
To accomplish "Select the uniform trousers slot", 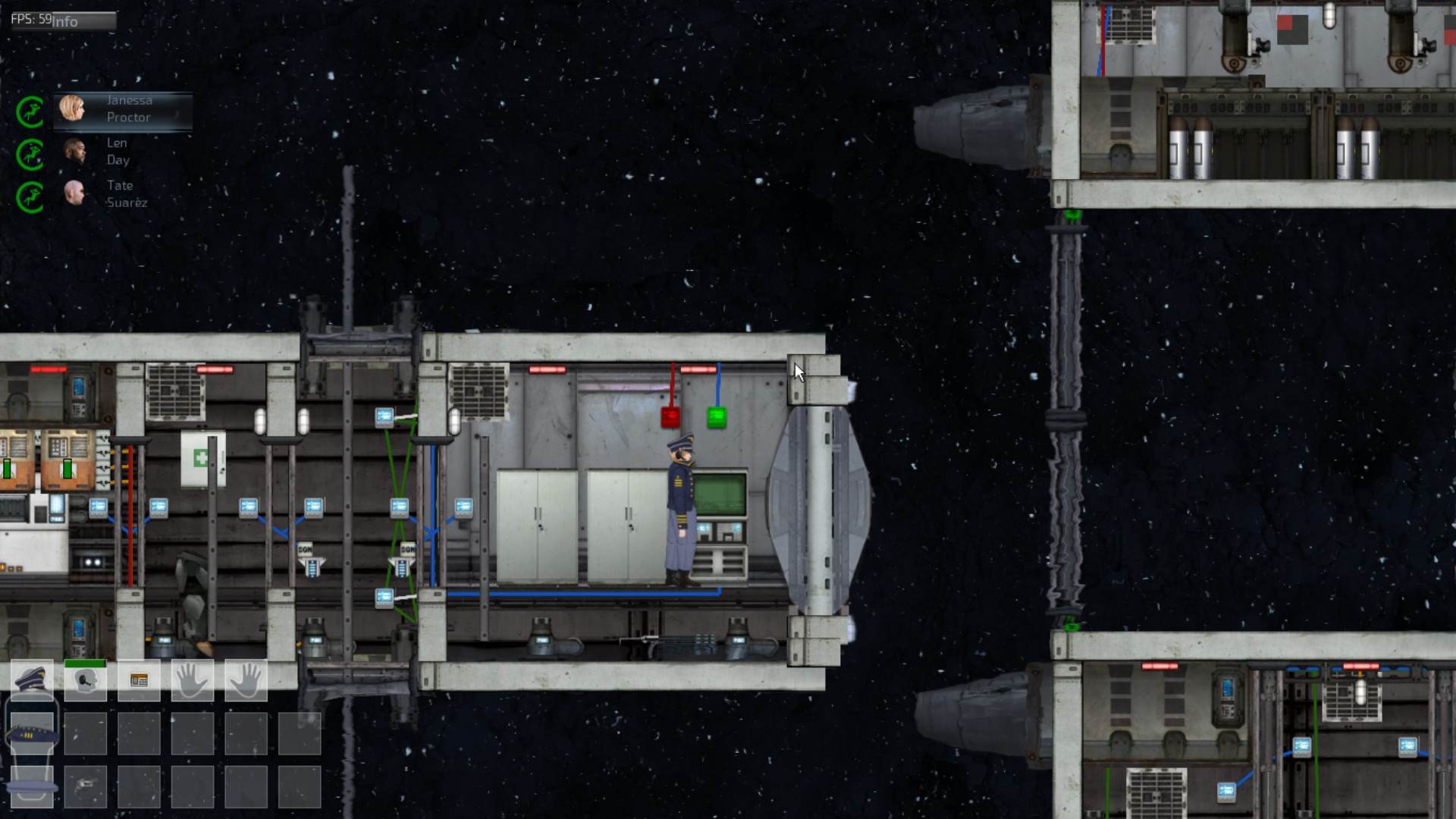I will coord(32,786).
